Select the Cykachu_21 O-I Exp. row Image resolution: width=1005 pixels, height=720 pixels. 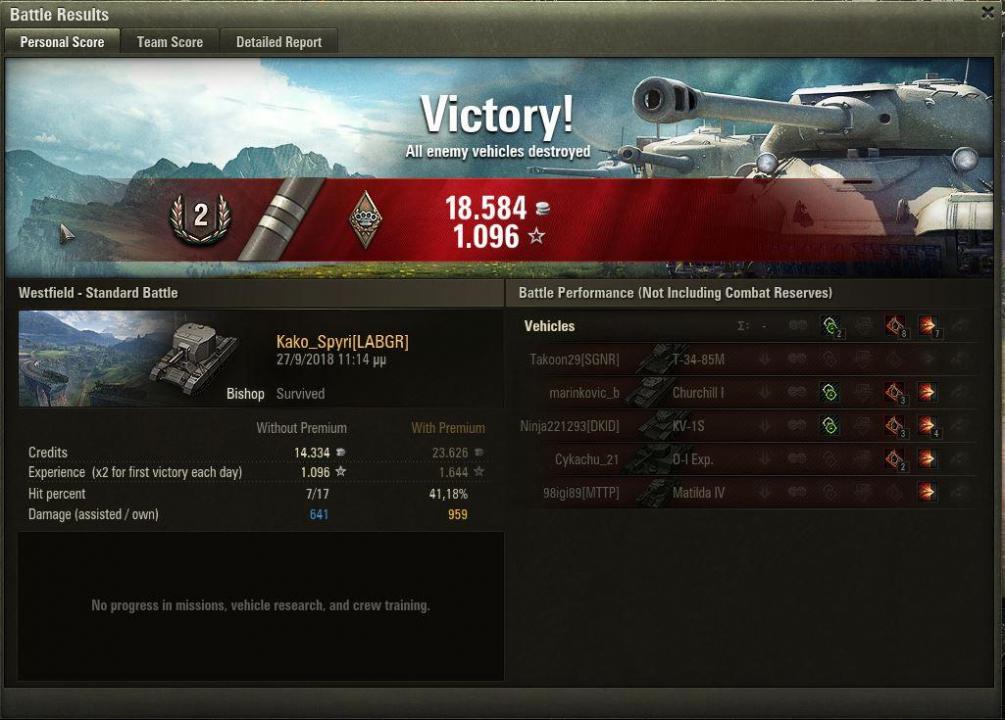click(750, 460)
